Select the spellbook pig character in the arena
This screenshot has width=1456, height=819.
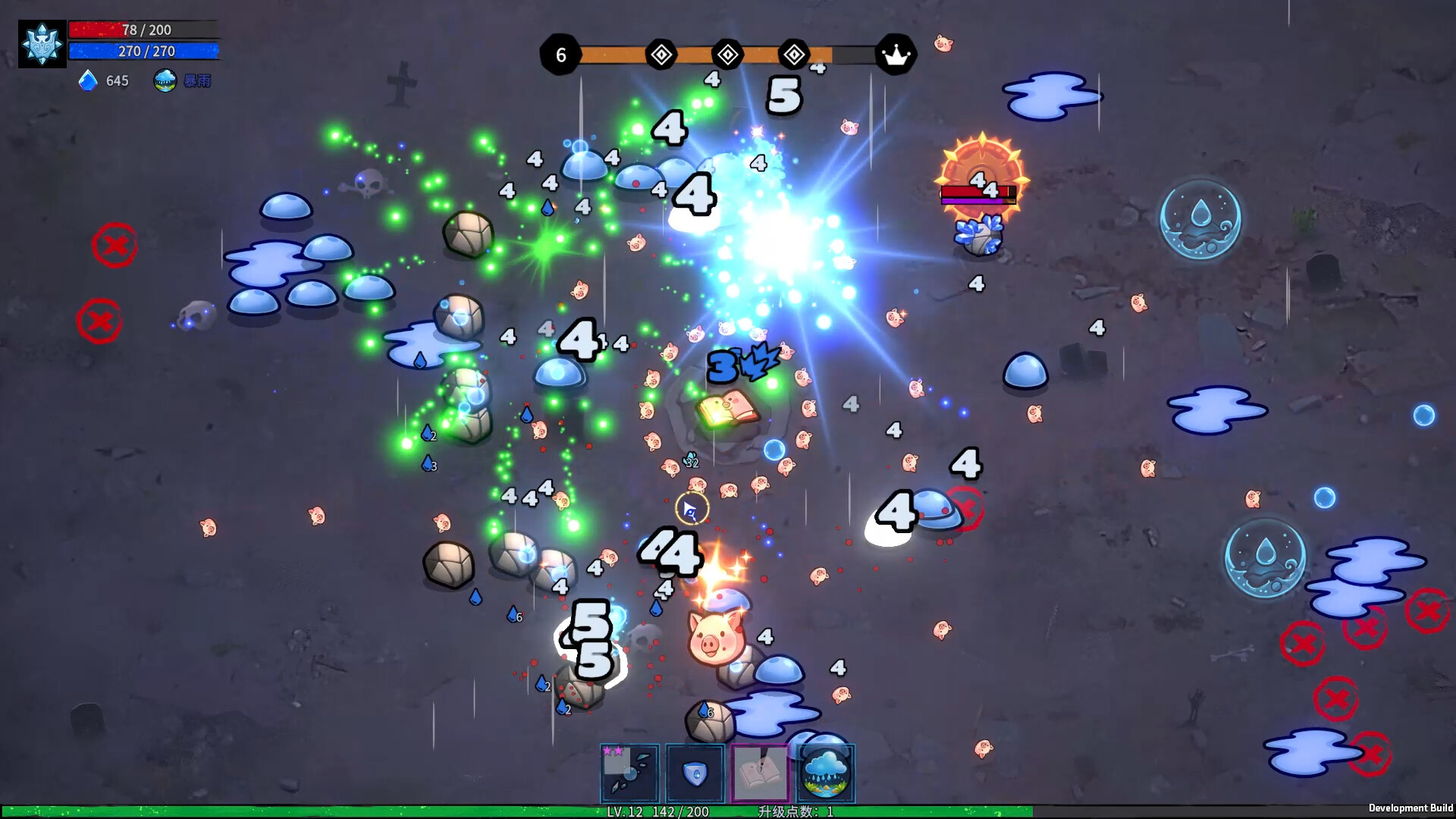[728, 406]
